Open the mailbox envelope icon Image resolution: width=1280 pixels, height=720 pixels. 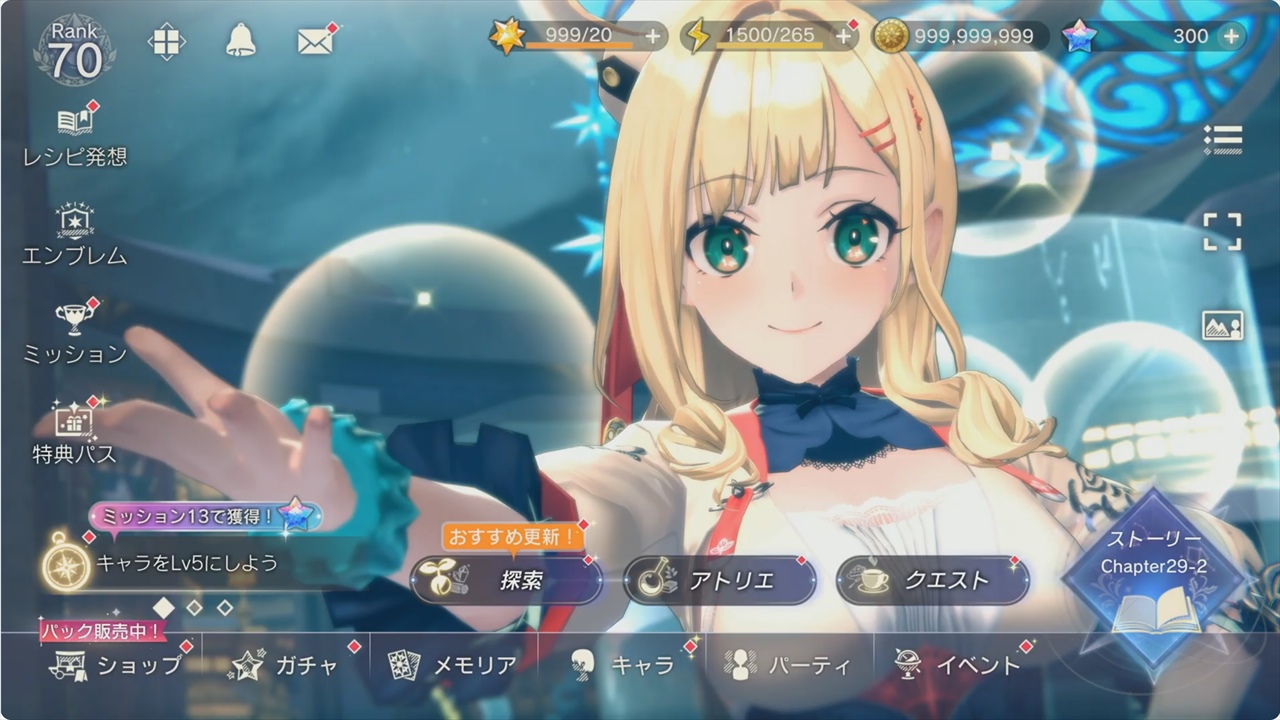click(x=314, y=41)
